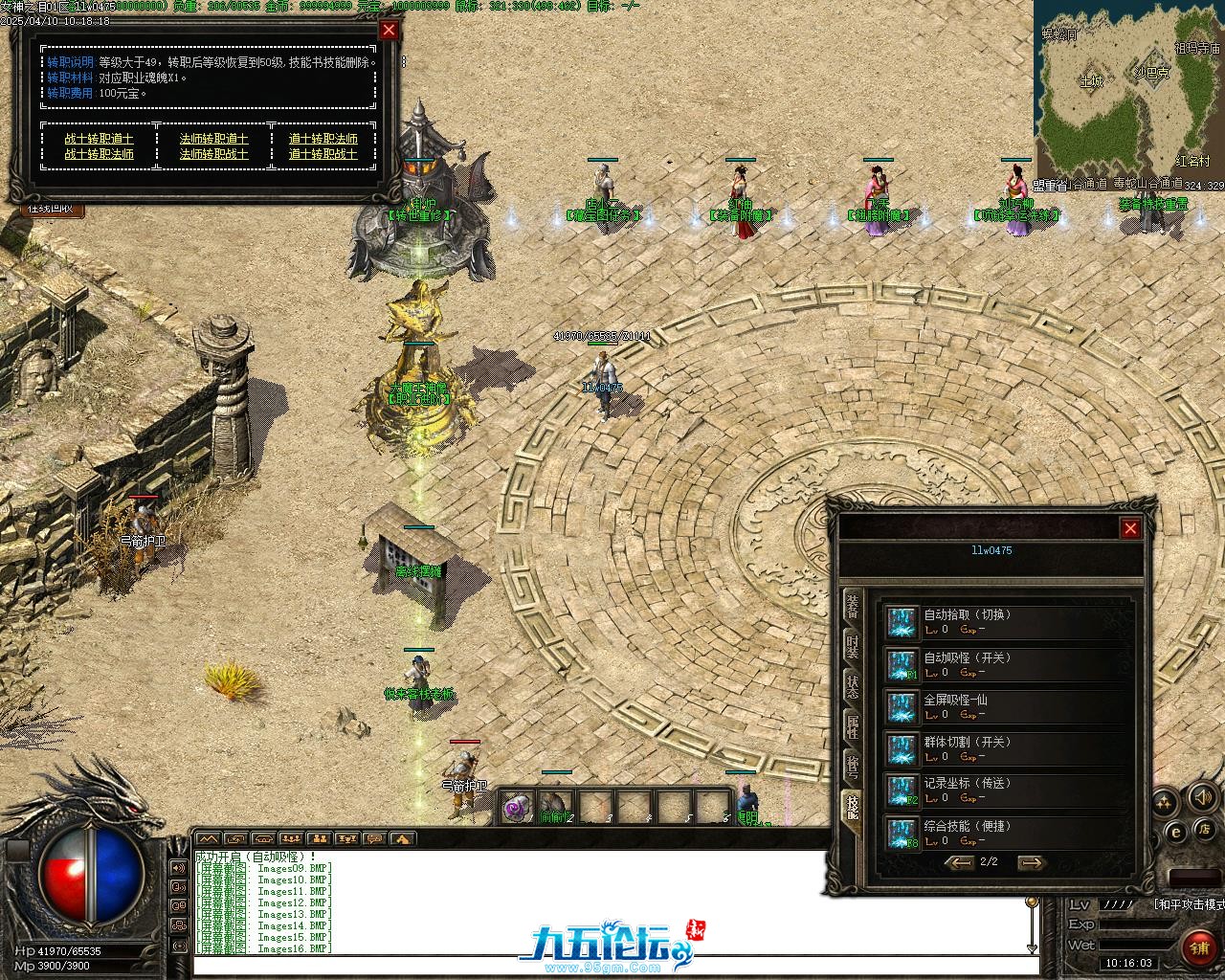This screenshot has height=980, width=1225.
Task: Close the character skills panel
Action: [x=1130, y=528]
